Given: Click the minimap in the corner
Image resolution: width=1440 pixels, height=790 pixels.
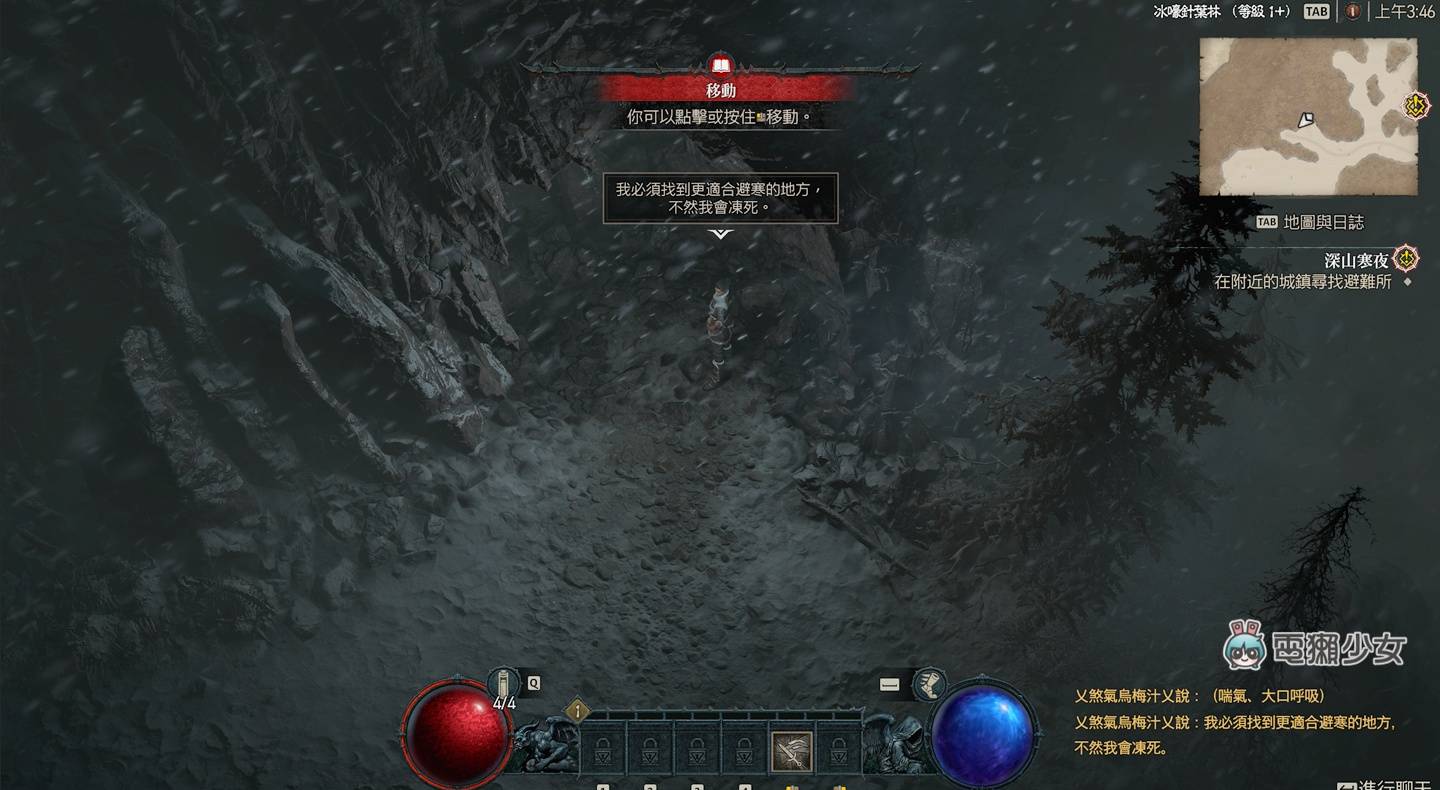Looking at the screenshot, I should [x=1308, y=117].
